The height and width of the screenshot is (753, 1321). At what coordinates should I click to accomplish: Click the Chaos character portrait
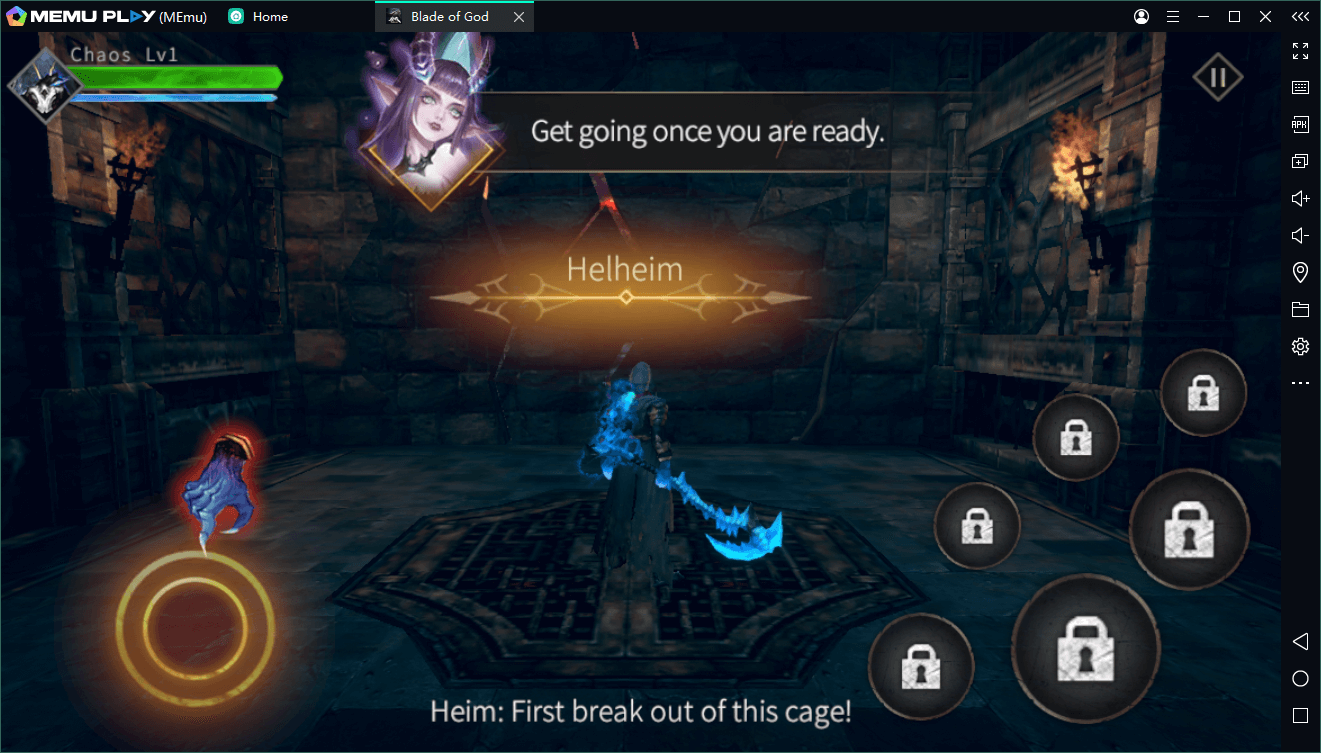pos(45,86)
